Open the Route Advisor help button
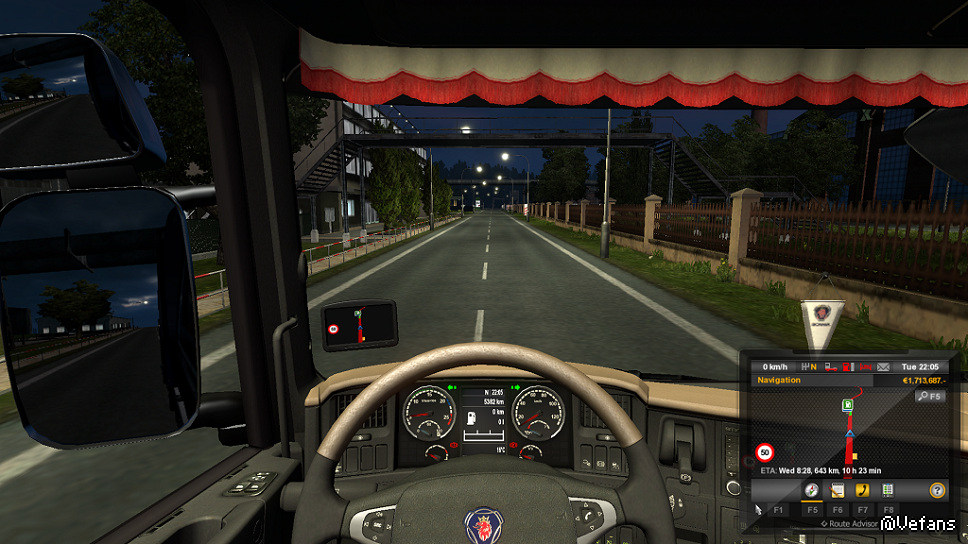This screenshot has width=968, height=544. (x=937, y=490)
